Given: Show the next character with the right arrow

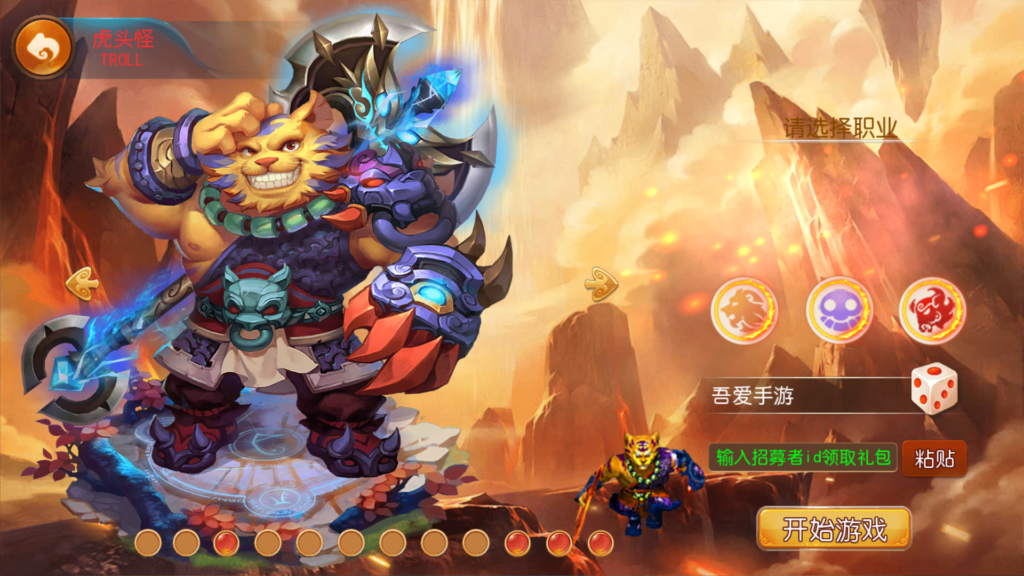Looking at the screenshot, I should [x=601, y=285].
